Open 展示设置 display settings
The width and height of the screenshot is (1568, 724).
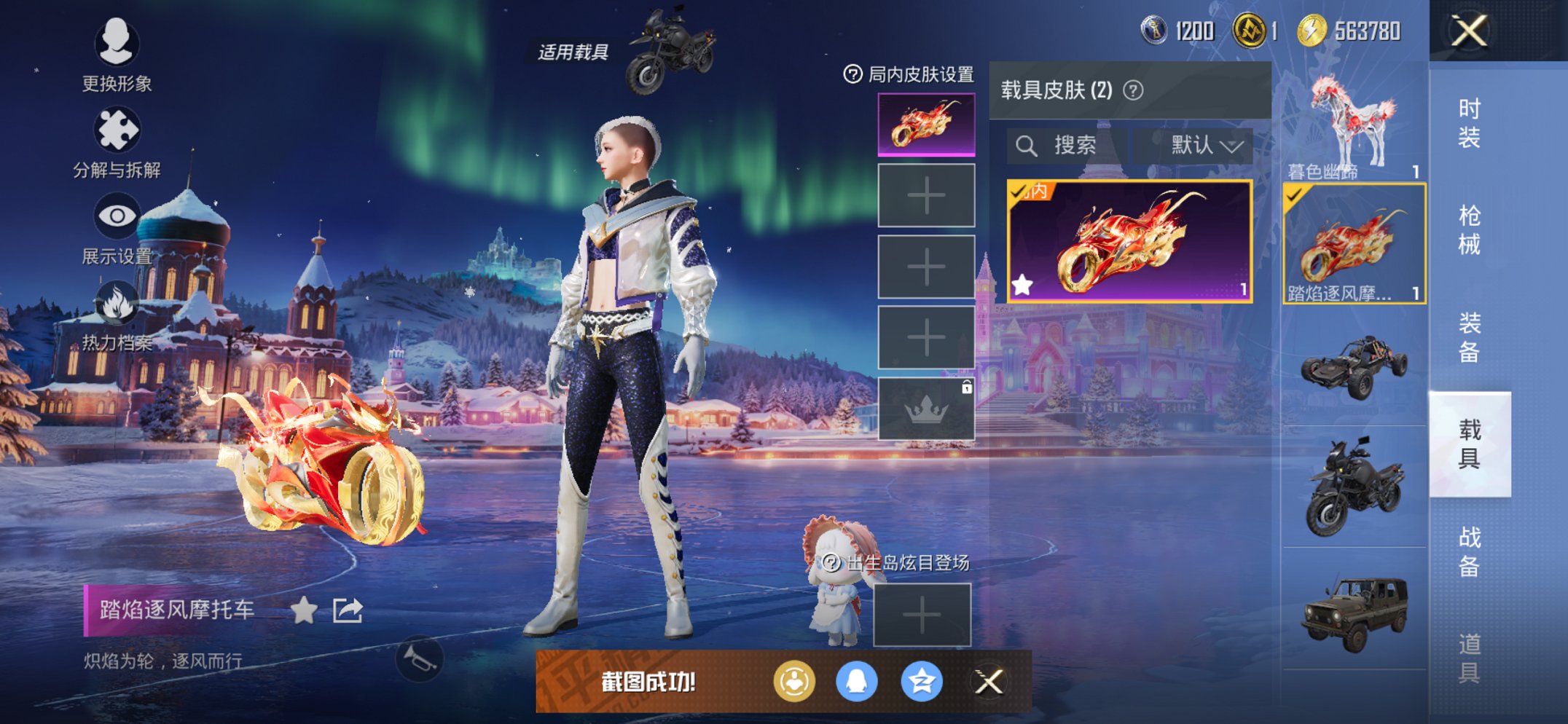(x=118, y=215)
